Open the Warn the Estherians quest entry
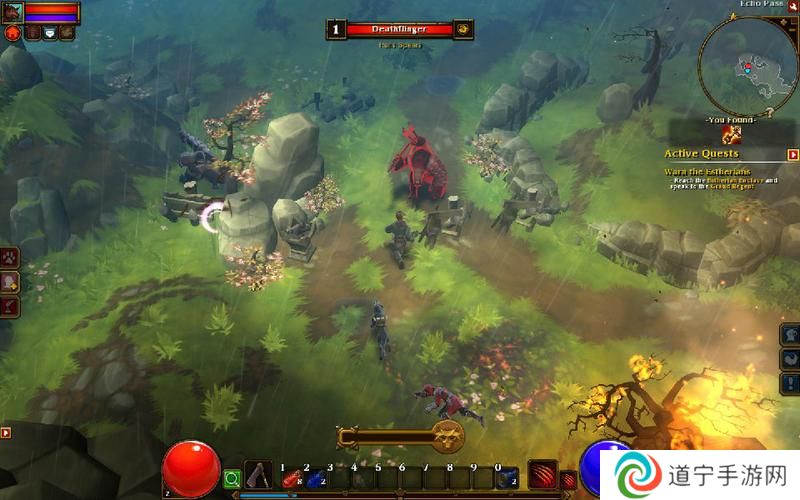 (x=706, y=170)
